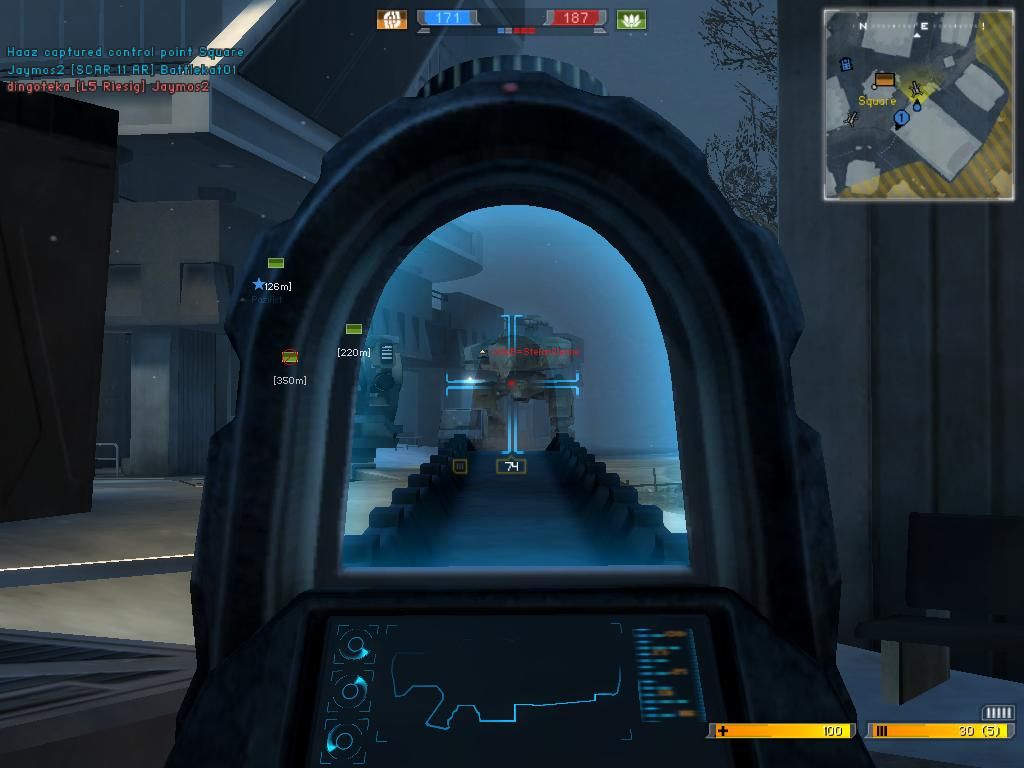1024x768 pixels.
Task: Click the minimap in the corner
Action: (918, 104)
